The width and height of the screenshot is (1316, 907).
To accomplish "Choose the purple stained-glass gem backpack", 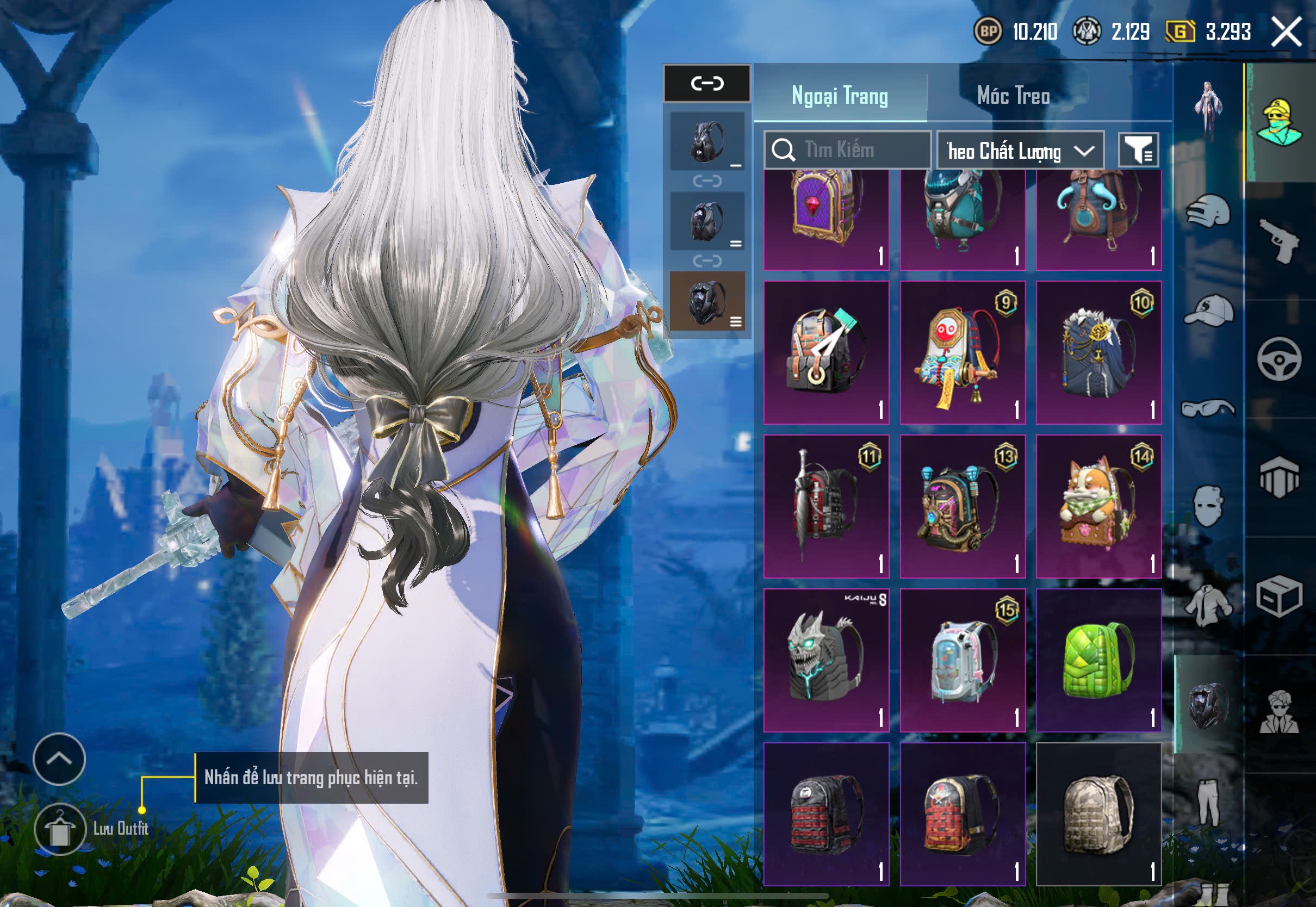I will click(825, 219).
